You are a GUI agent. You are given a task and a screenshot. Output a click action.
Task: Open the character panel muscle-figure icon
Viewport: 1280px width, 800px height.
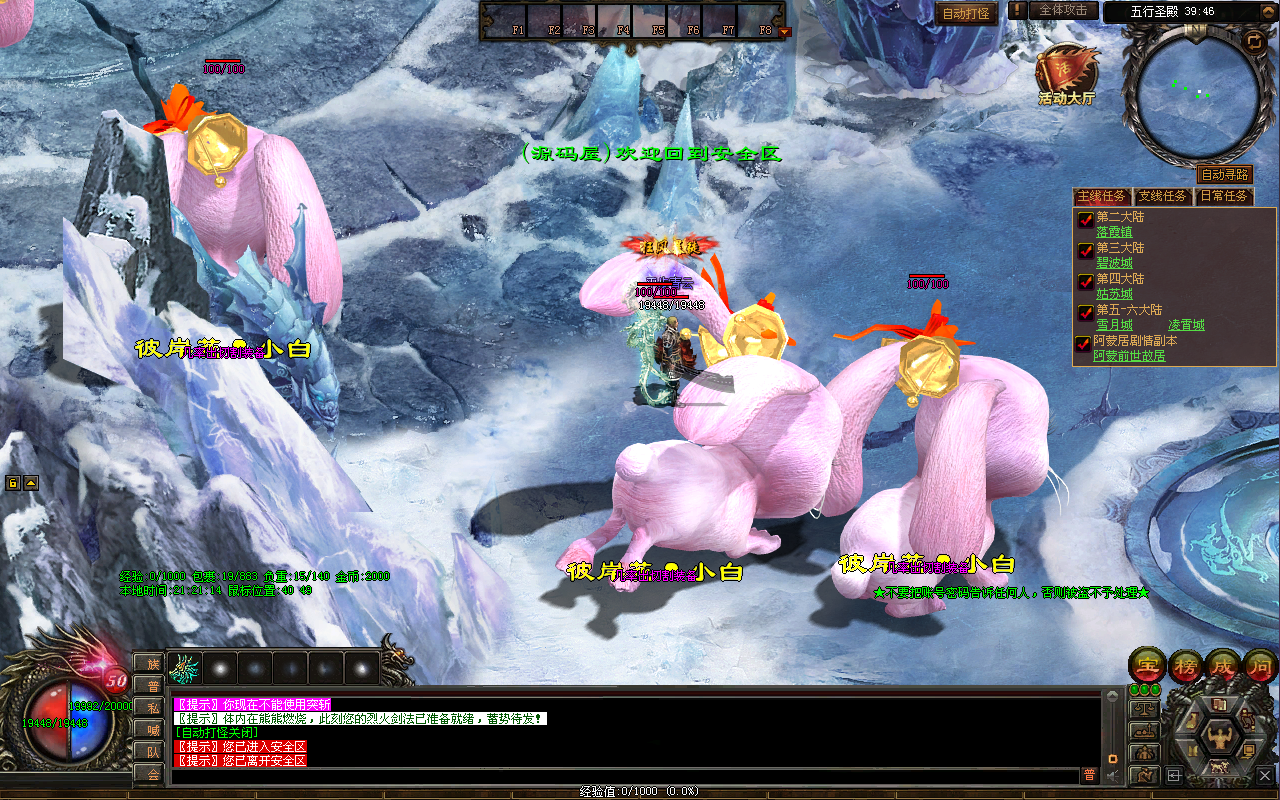click(1220, 737)
